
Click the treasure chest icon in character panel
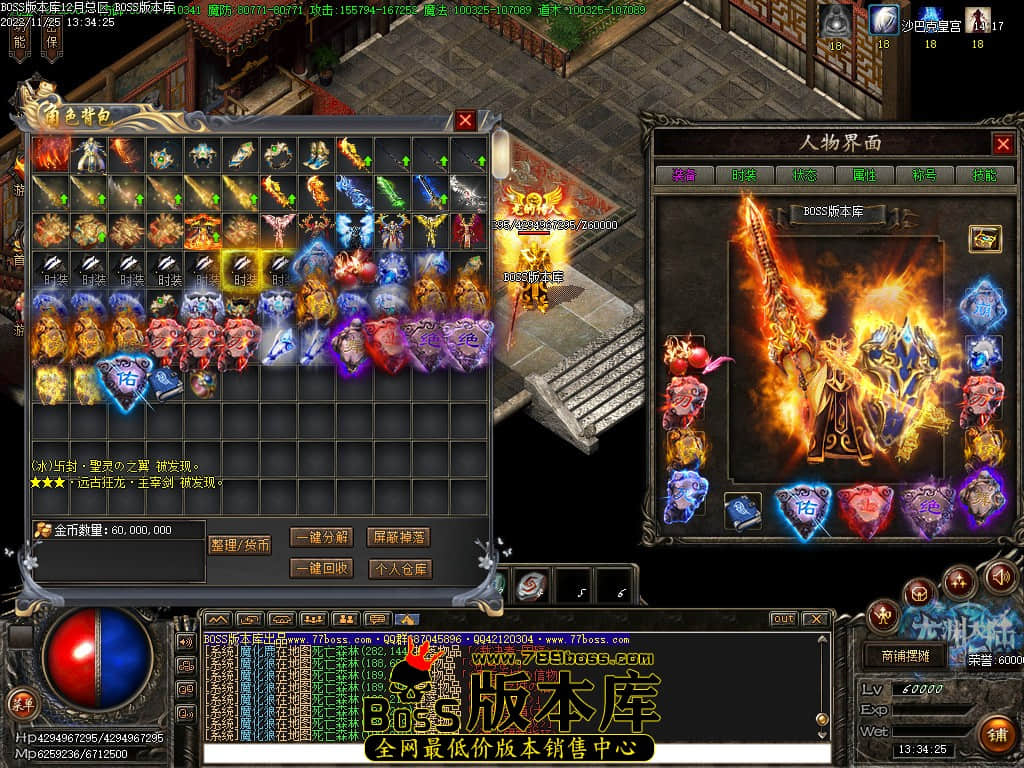click(x=985, y=238)
